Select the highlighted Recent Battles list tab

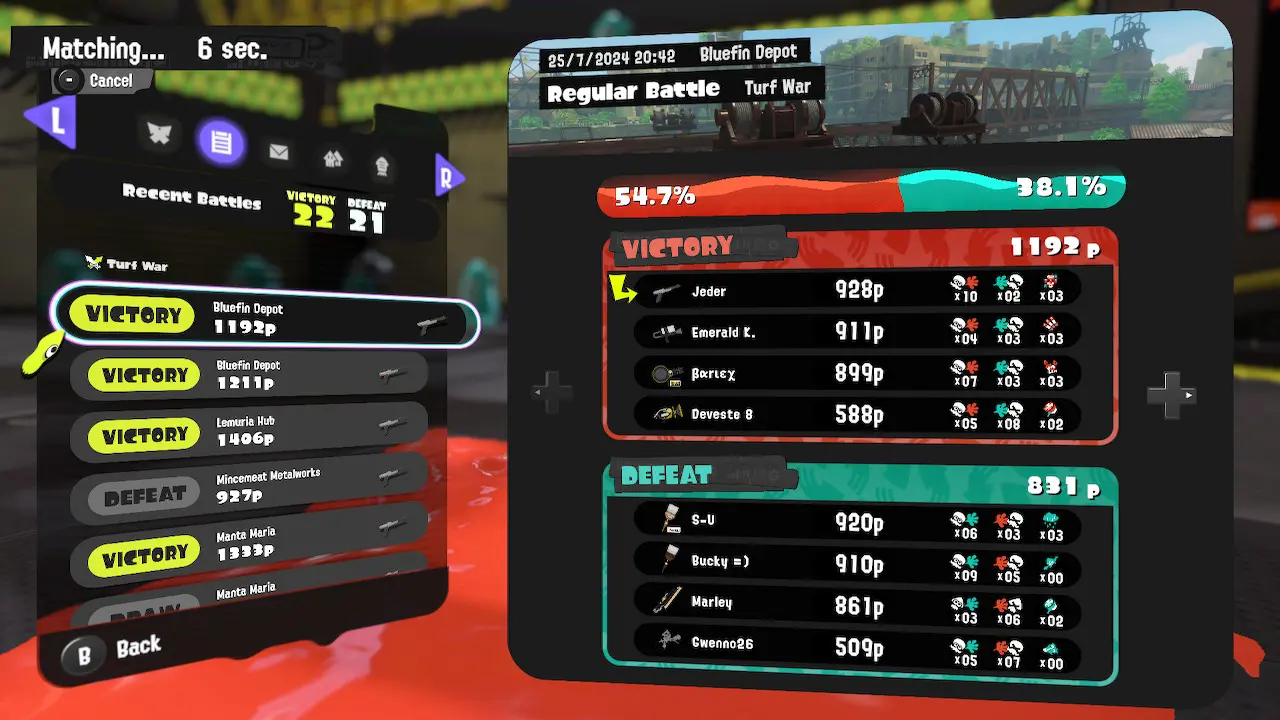(221, 143)
